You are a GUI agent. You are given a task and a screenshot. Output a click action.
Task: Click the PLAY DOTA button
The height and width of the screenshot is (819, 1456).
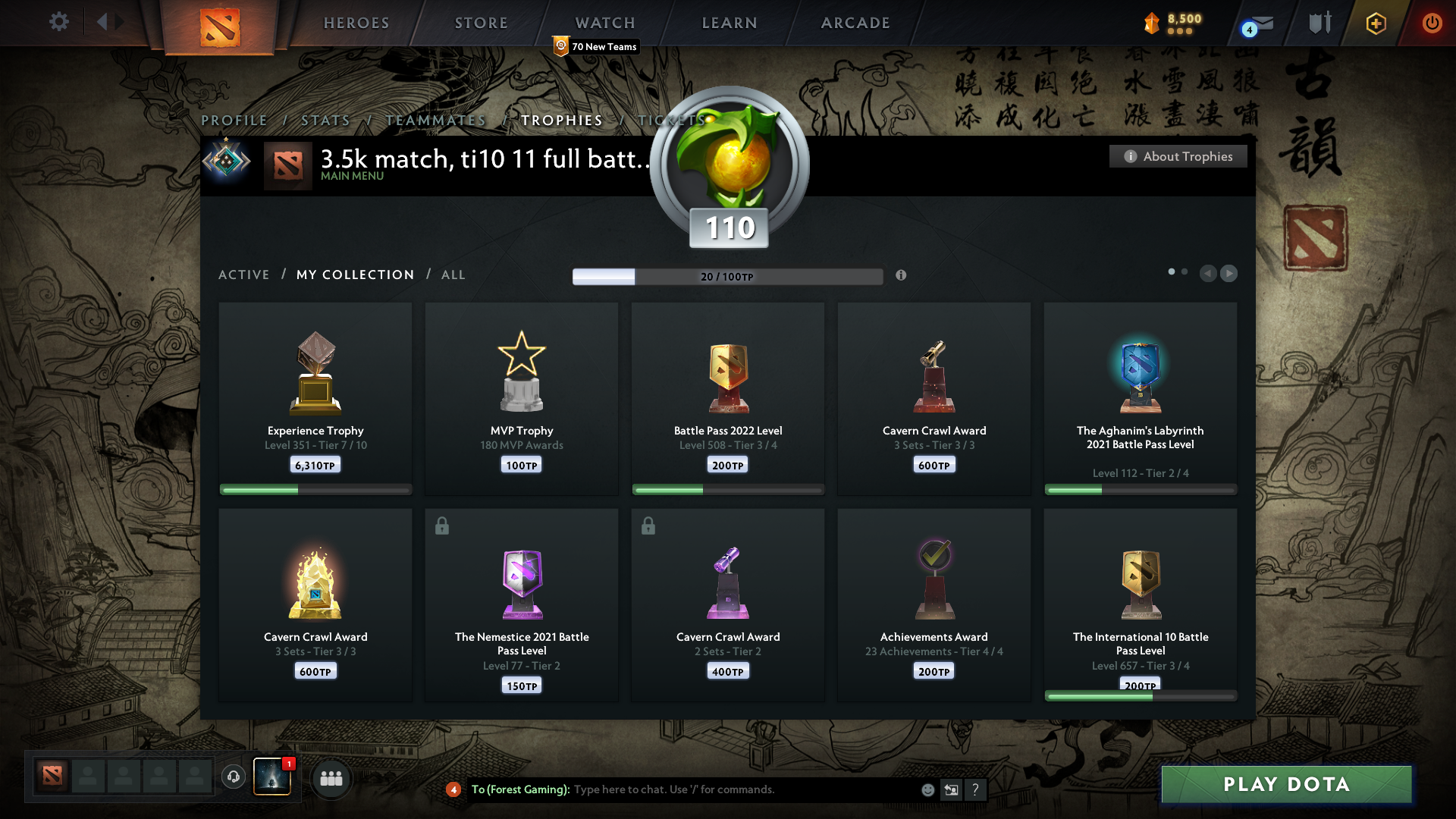(x=1285, y=784)
